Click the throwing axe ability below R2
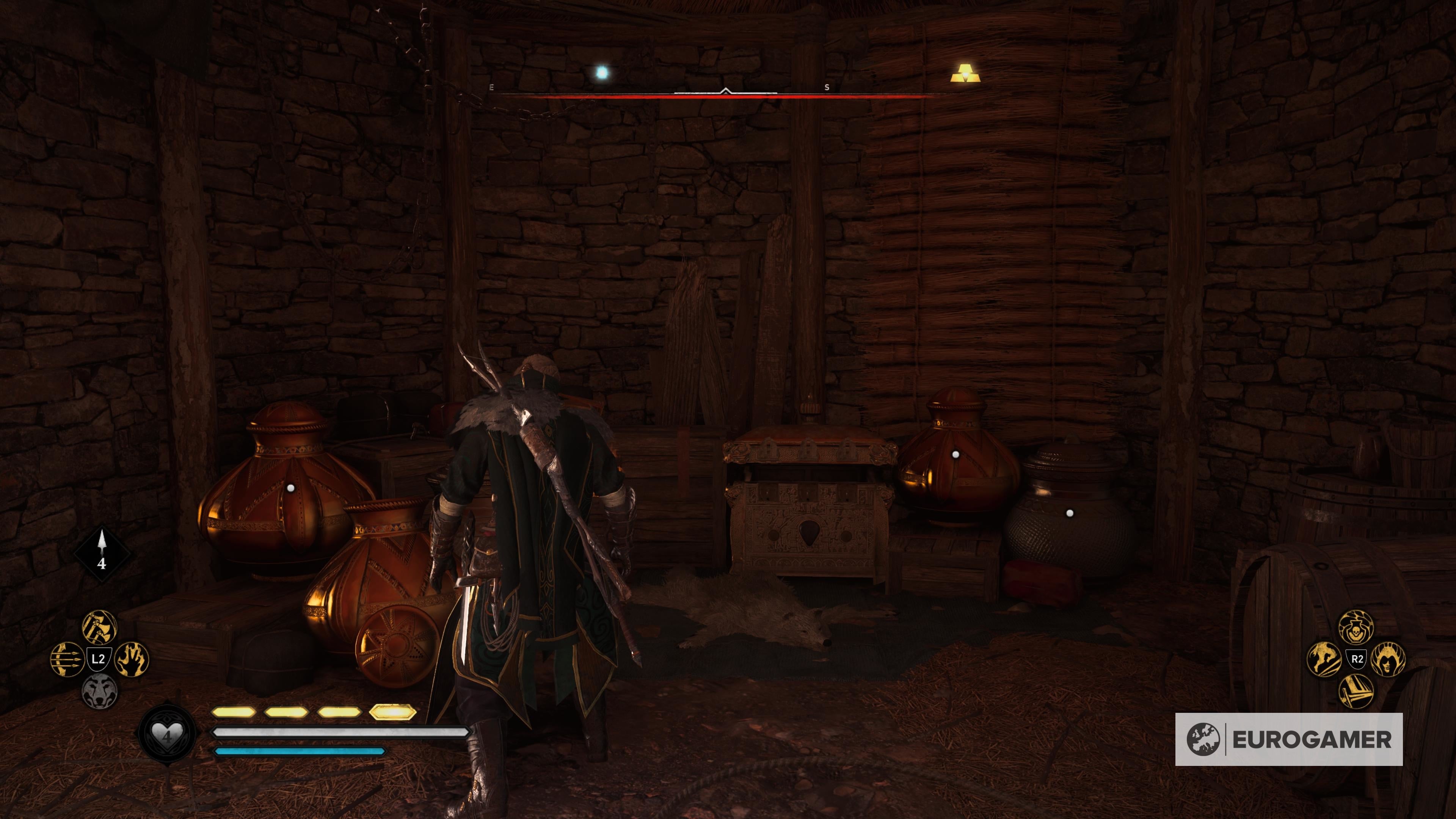The width and height of the screenshot is (1456, 819). click(1356, 691)
